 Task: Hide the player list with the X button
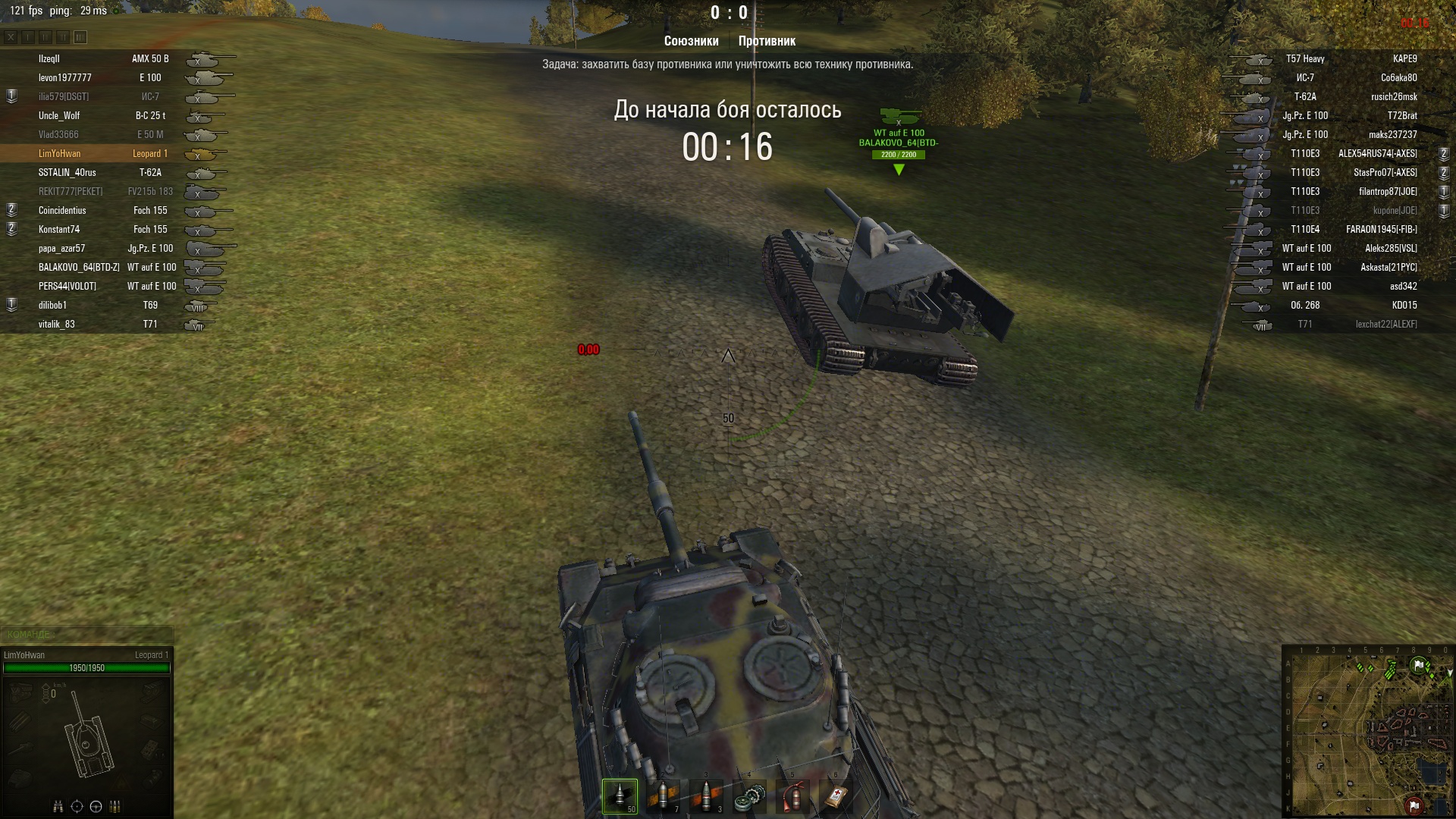coord(11,37)
